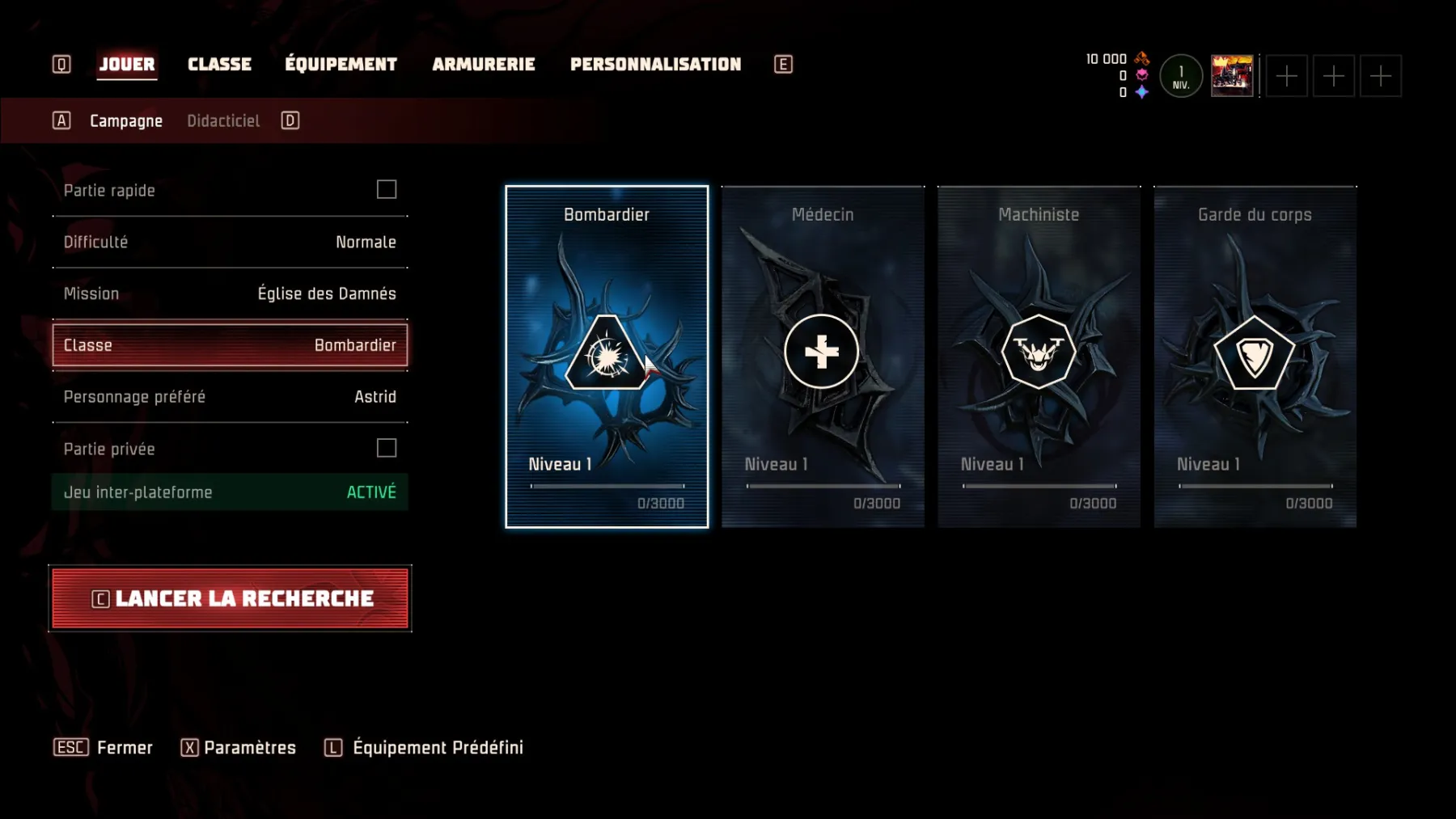Viewport: 1456px width, 819px height.
Task: Select the Bombardier class card
Action: click(607, 357)
